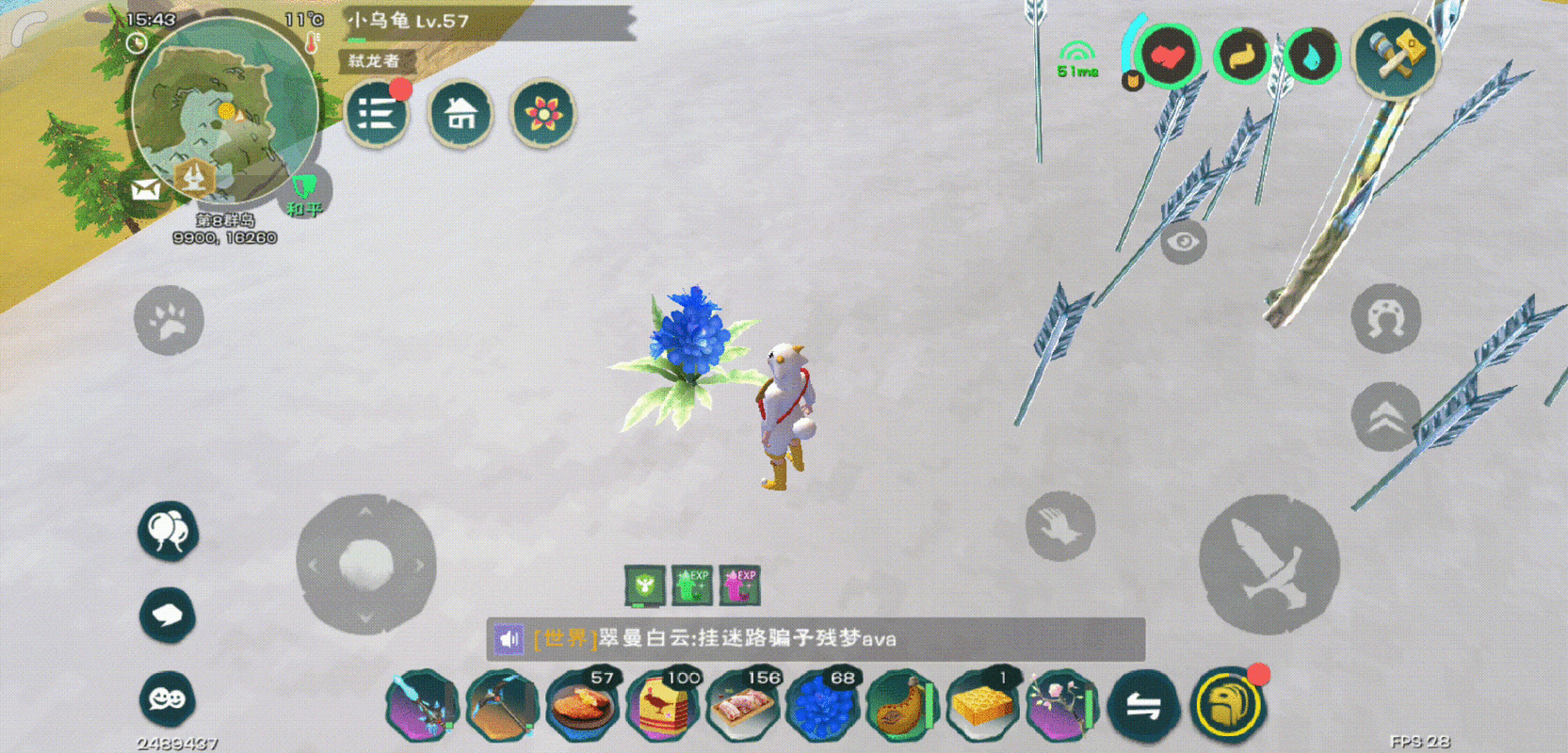
Task: Swap hotbar with the arrows button
Action: point(1144,706)
